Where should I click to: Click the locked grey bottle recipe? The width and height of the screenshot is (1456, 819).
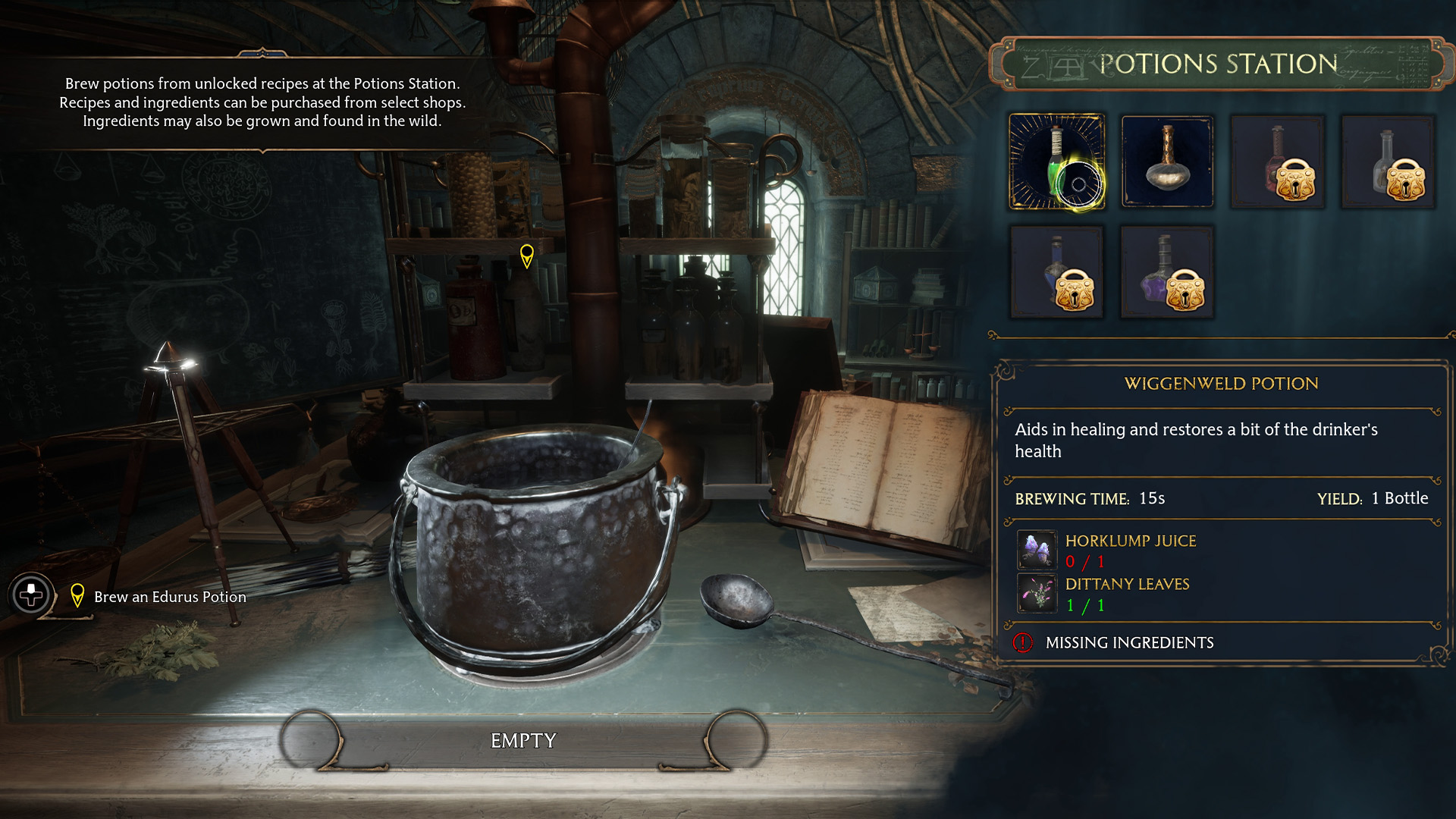[x=1388, y=162]
